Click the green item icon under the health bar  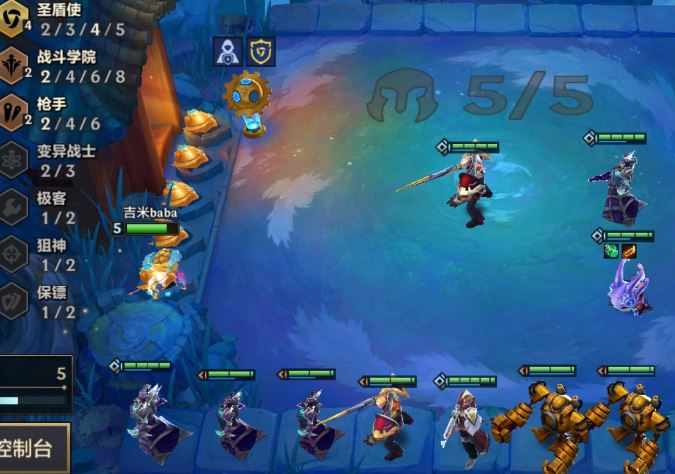612,251
